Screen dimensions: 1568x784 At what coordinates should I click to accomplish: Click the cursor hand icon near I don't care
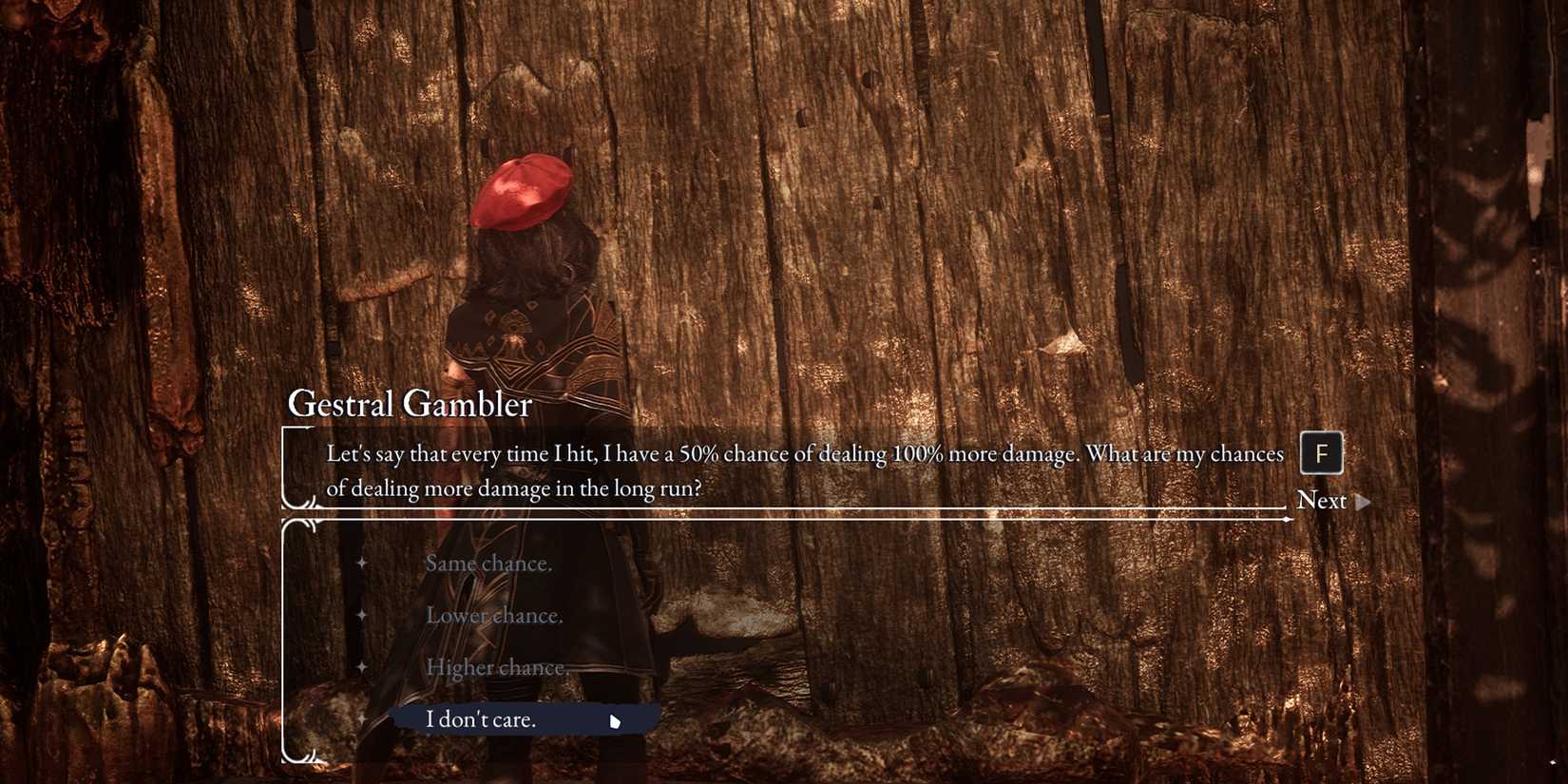(x=615, y=721)
